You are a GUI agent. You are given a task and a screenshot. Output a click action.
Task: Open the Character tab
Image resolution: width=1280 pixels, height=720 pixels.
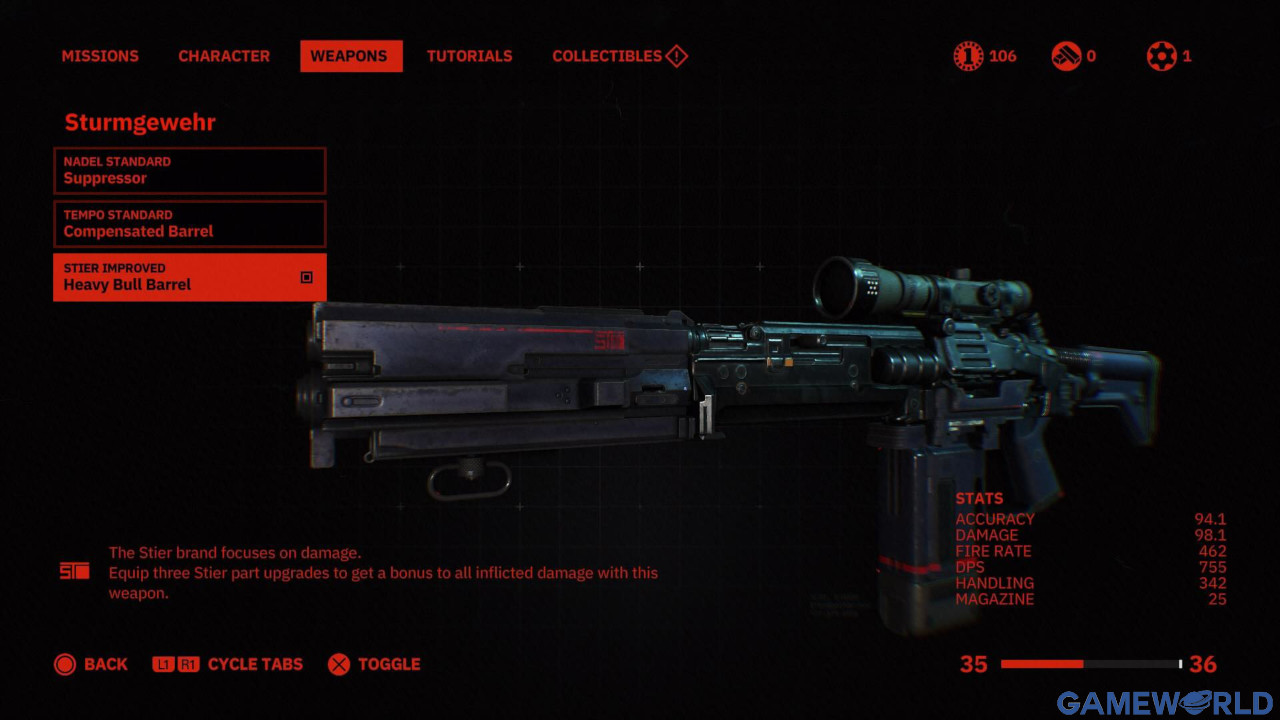224,56
